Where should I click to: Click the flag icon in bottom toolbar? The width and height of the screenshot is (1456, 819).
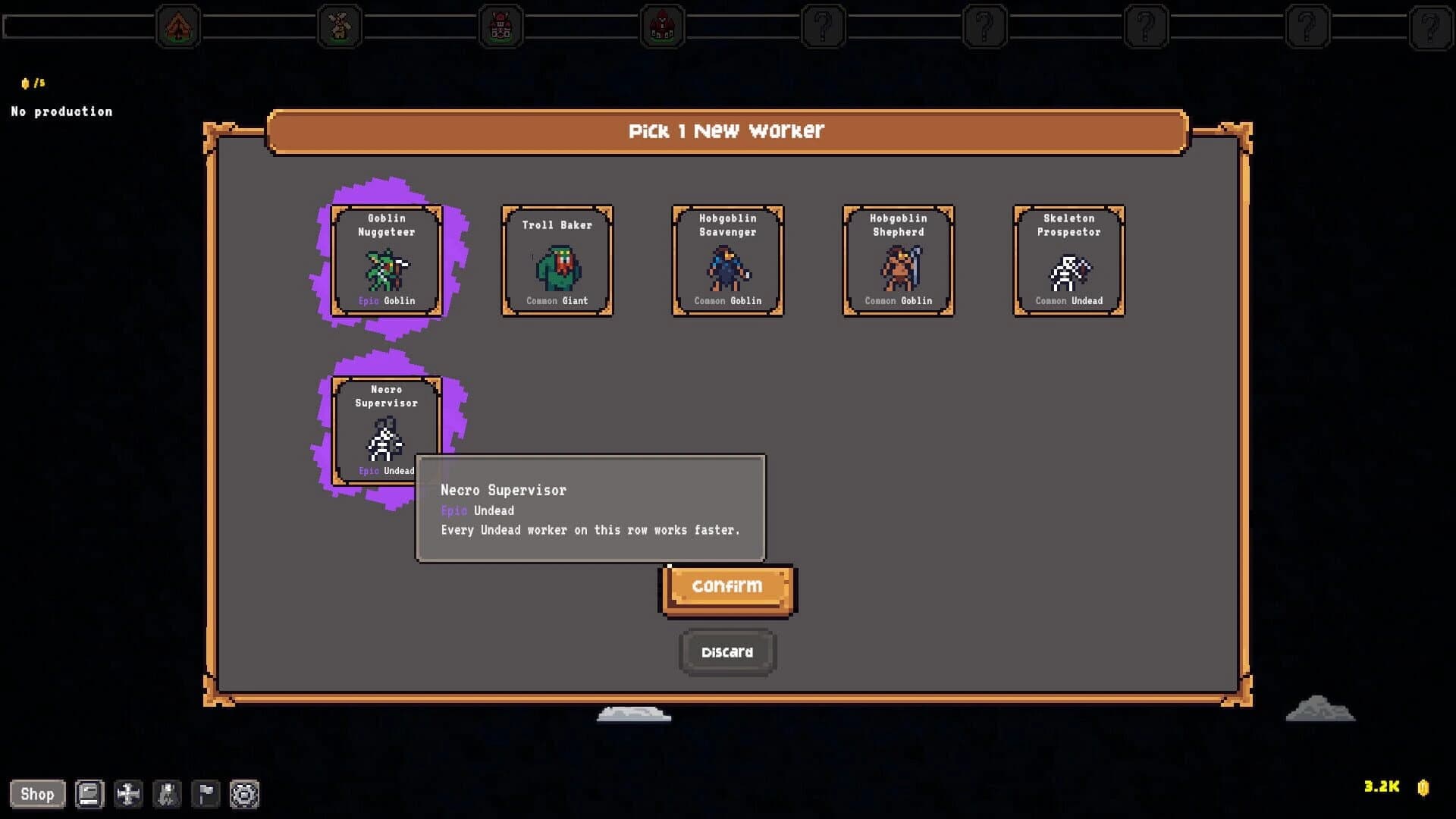pyautogui.click(x=206, y=794)
